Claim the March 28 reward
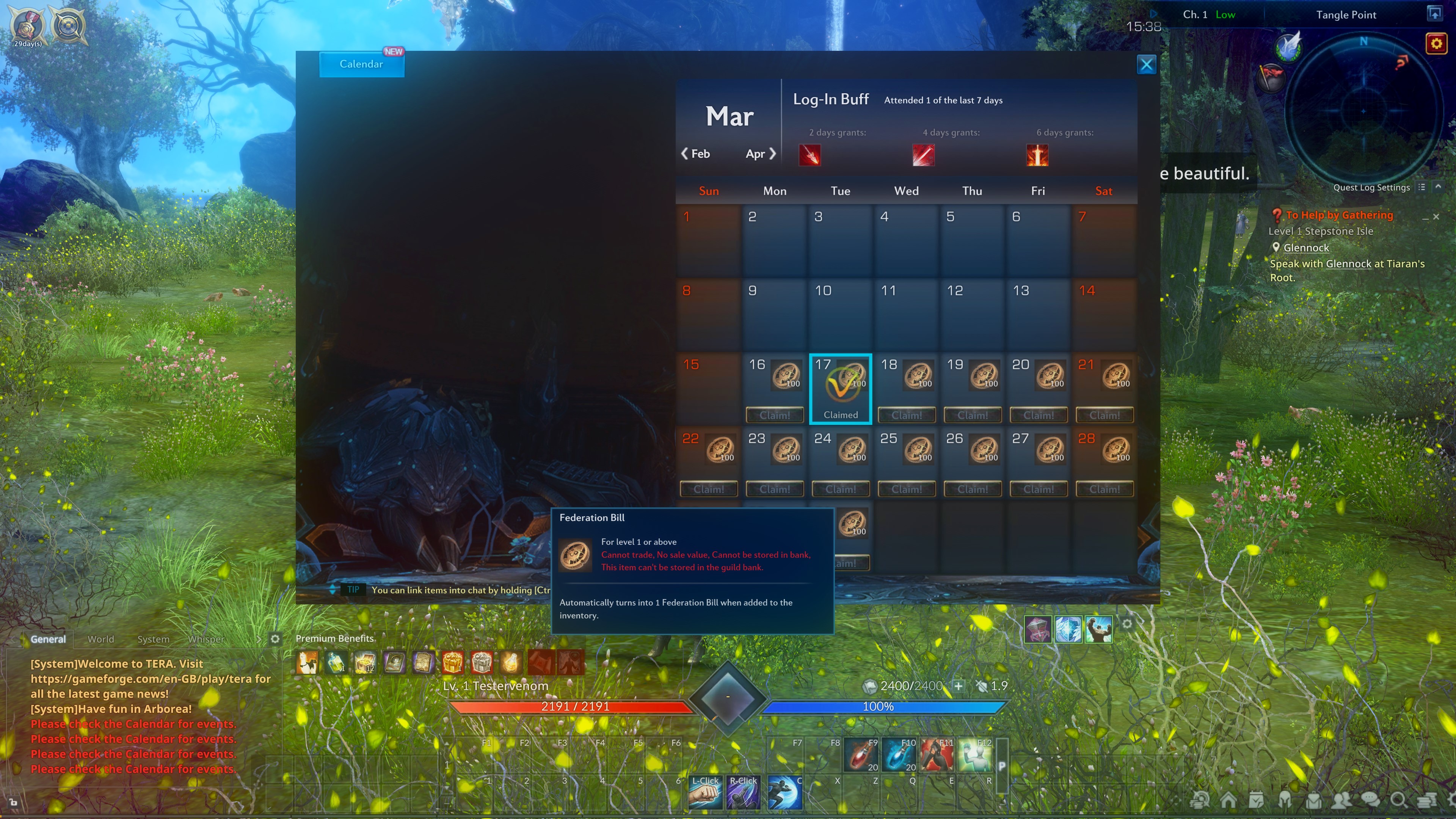 point(1104,490)
